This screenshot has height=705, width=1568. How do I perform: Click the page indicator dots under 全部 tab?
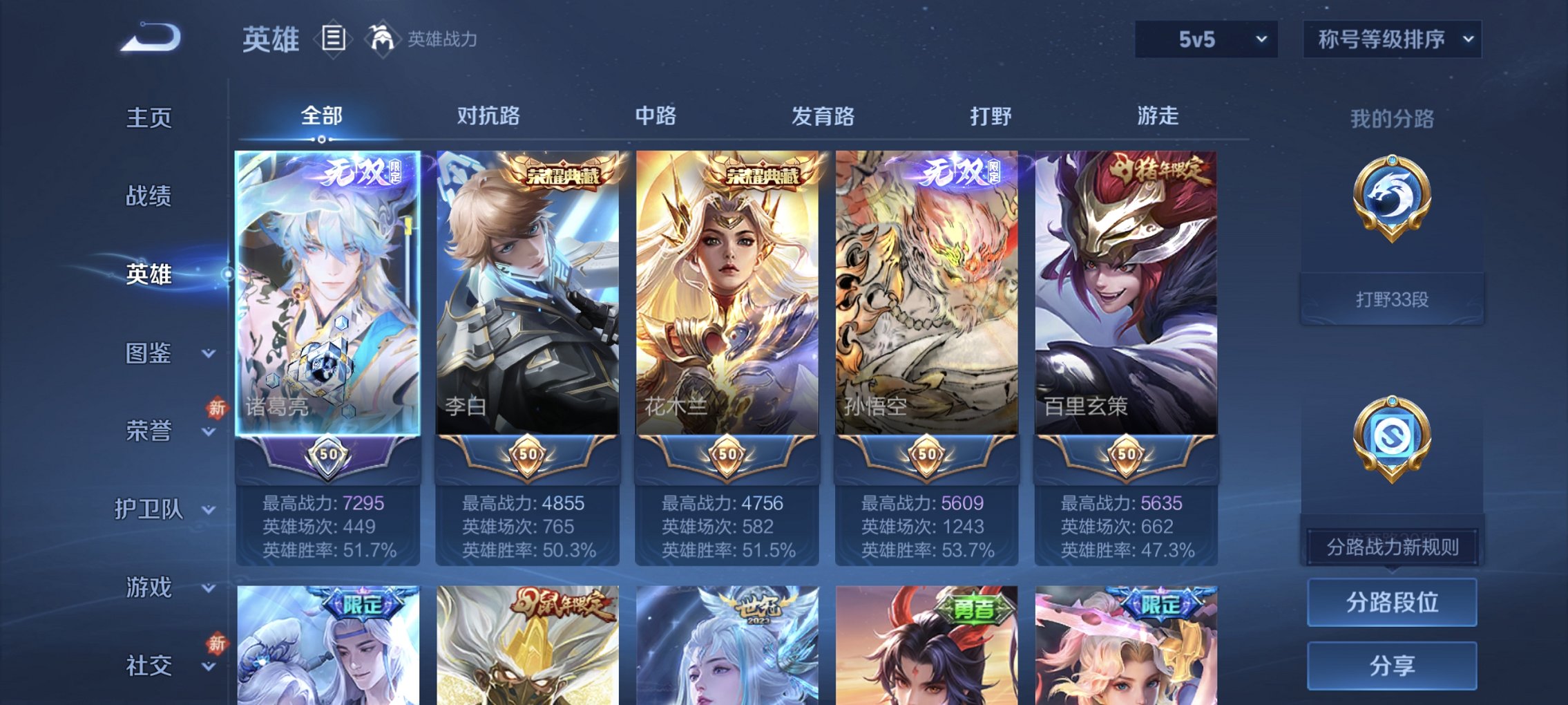point(322,140)
